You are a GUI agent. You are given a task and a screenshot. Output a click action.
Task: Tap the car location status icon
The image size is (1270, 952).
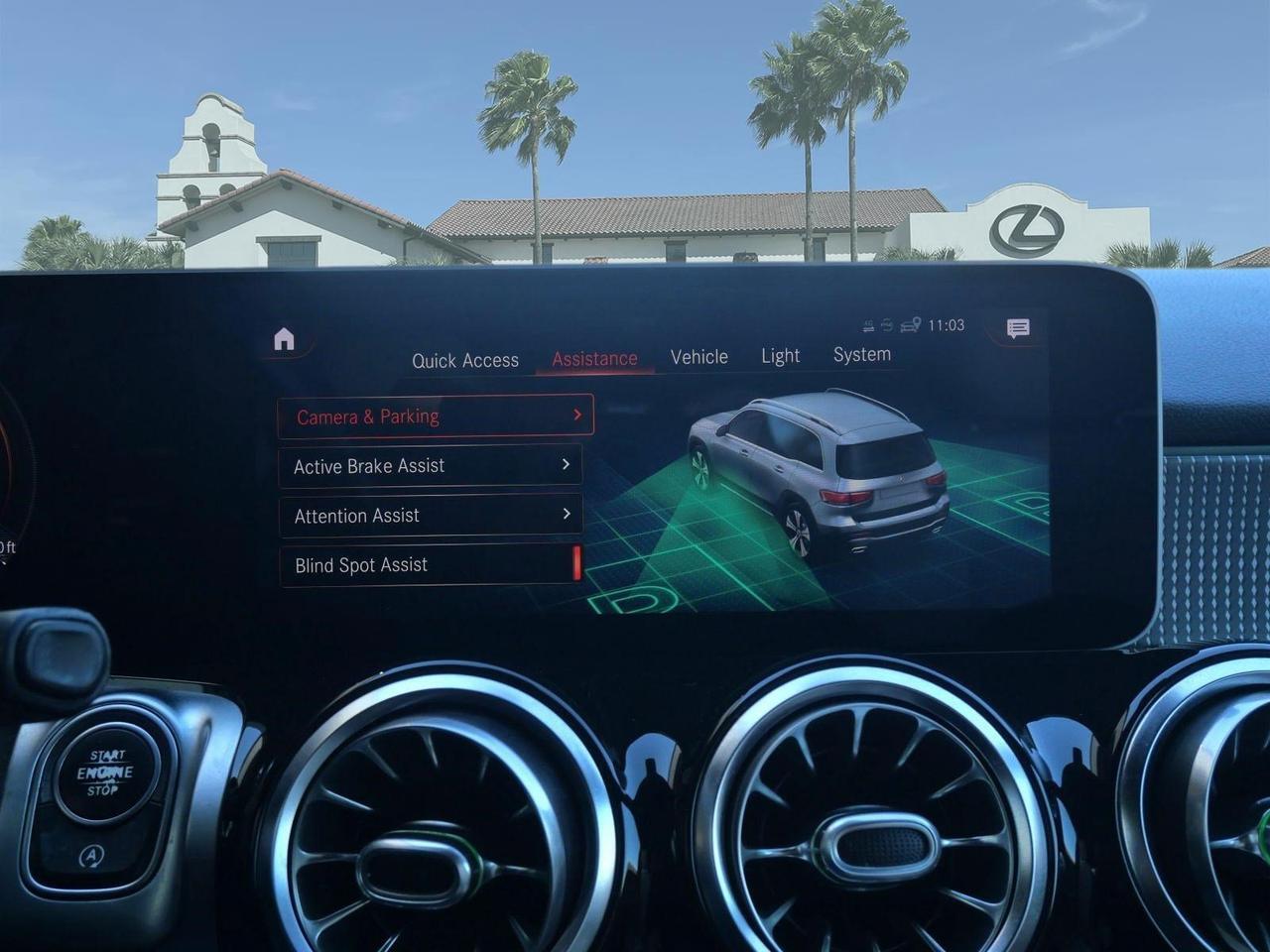pyautogui.click(x=909, y=323)
